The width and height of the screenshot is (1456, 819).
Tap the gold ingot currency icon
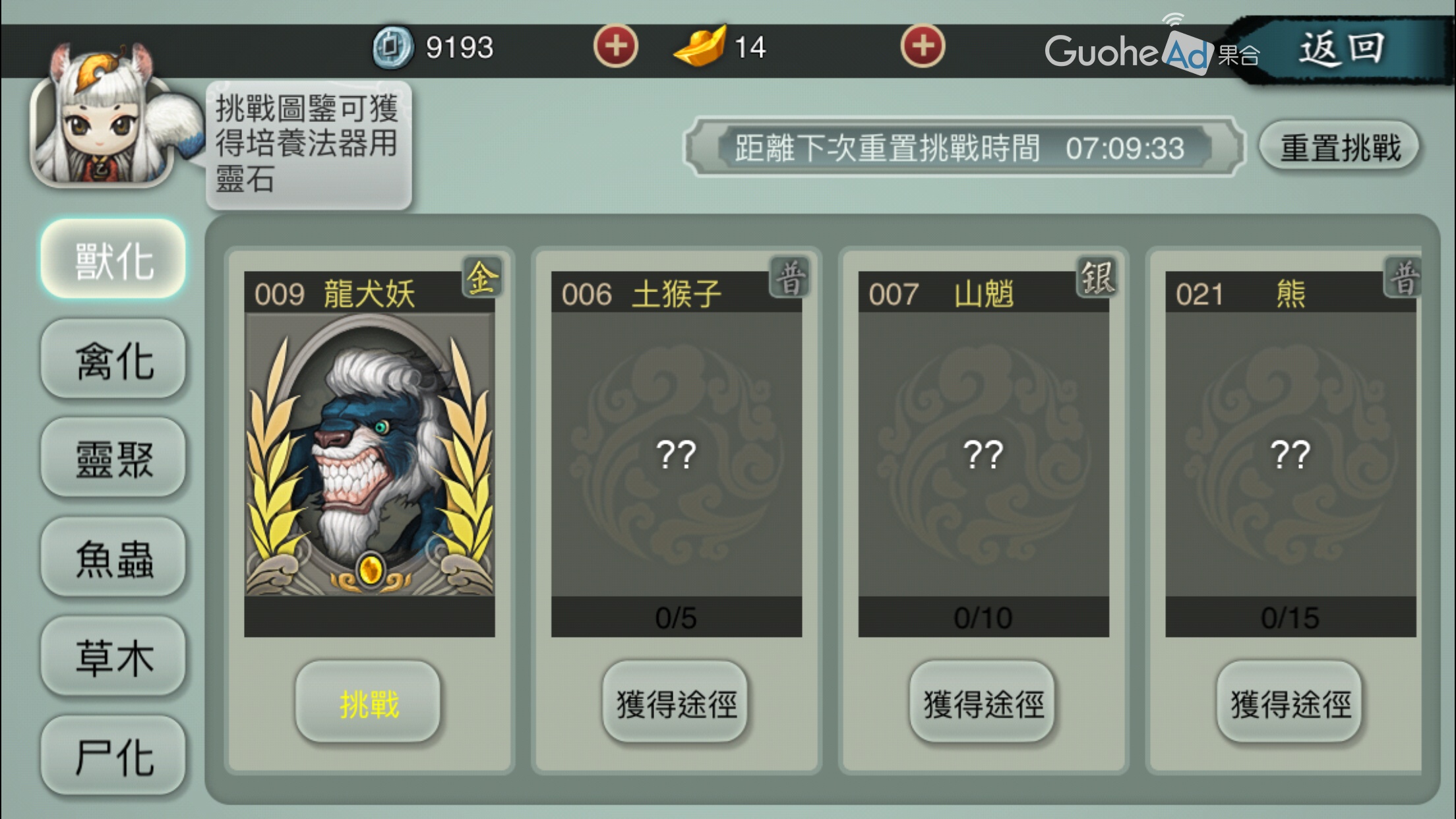(700, 46)
